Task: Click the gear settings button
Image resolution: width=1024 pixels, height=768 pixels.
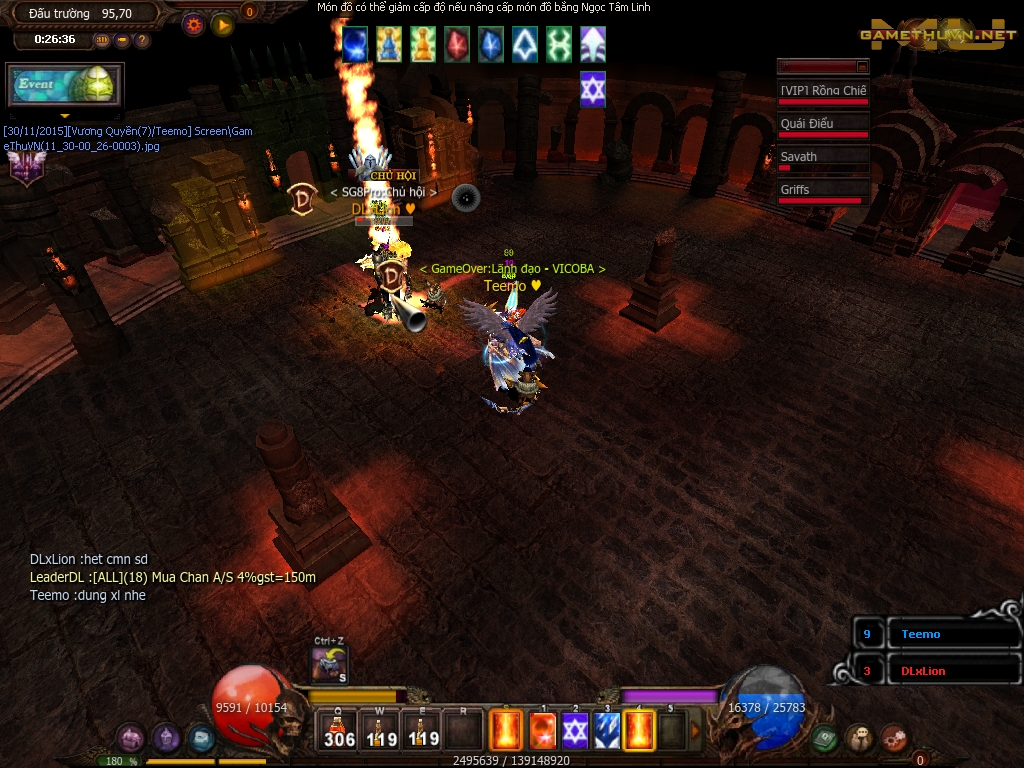Action: pyautogui.click(x=194, y=25)
